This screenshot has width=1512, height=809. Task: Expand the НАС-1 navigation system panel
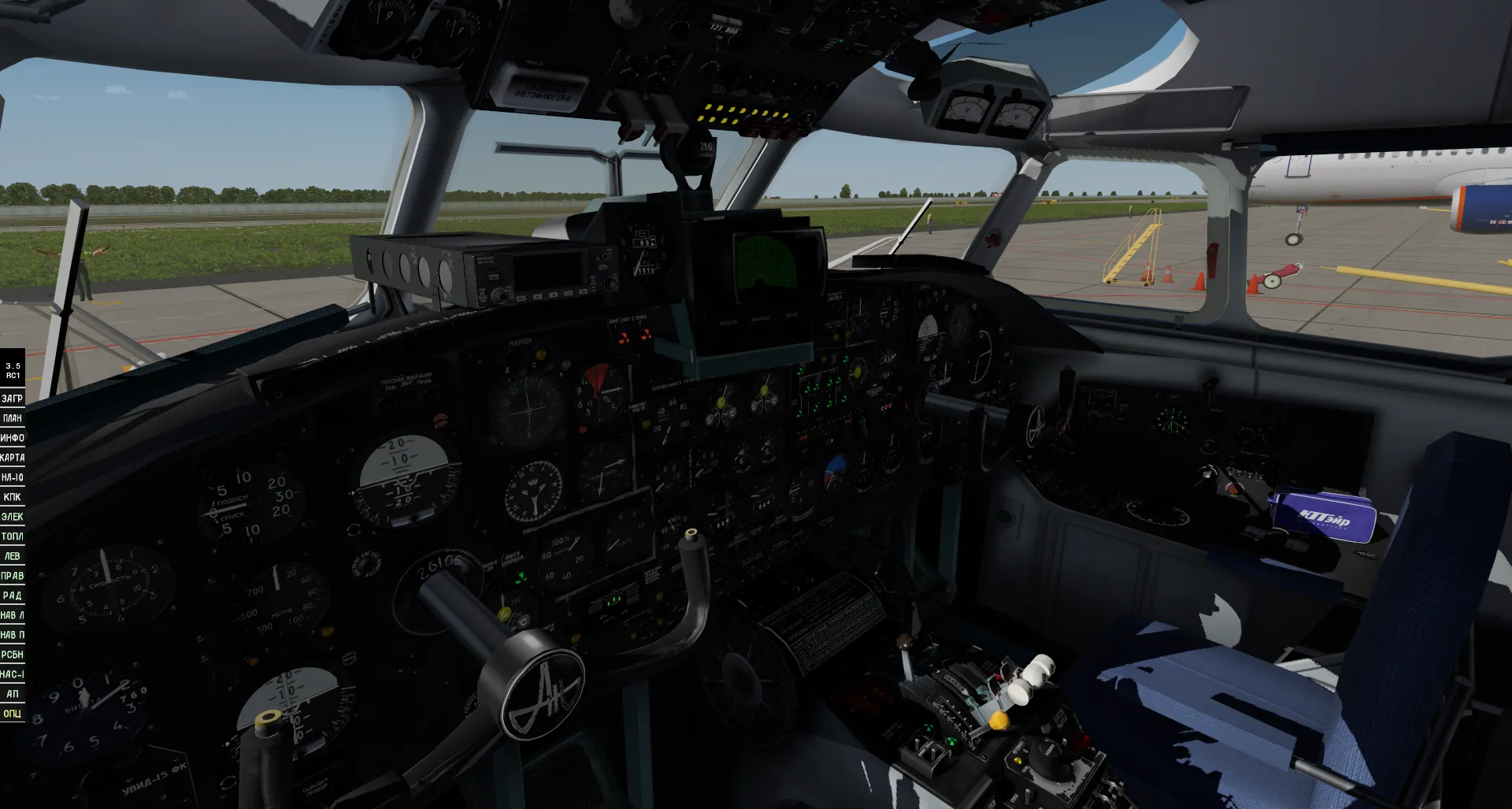tap(13, 674)
